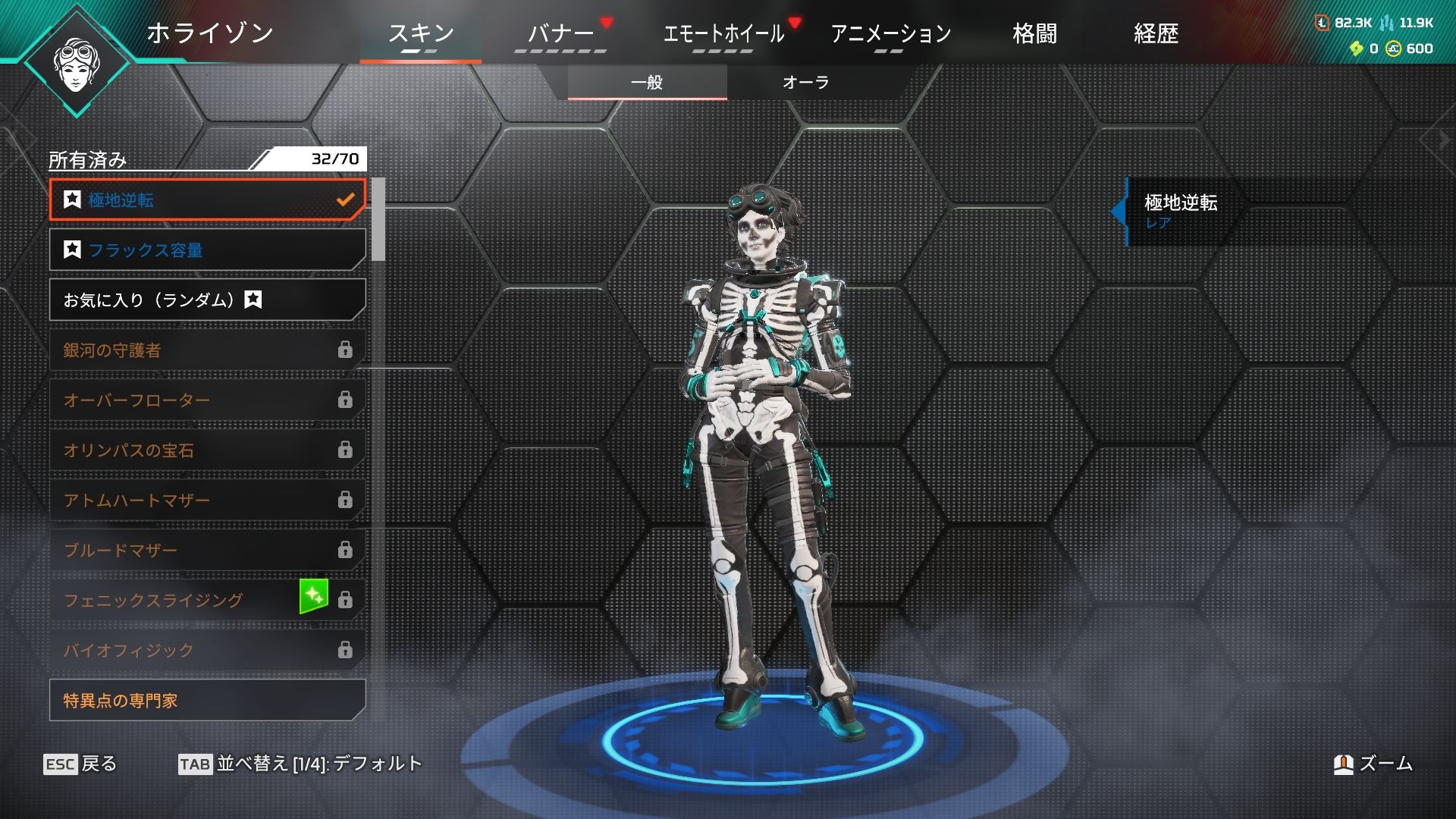Screen dimensions: 1456x819
Task: Choose the 一般 sub-tab
Action: (x=647, y=83)
